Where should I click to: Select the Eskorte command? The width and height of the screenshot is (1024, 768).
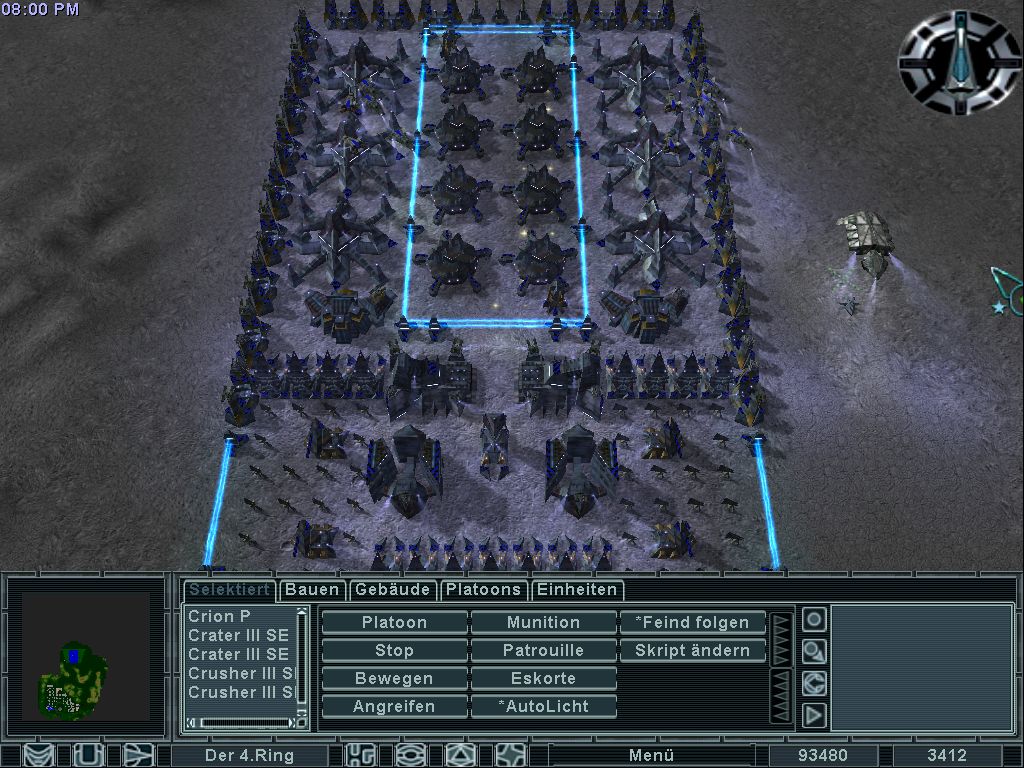(543, 678)
